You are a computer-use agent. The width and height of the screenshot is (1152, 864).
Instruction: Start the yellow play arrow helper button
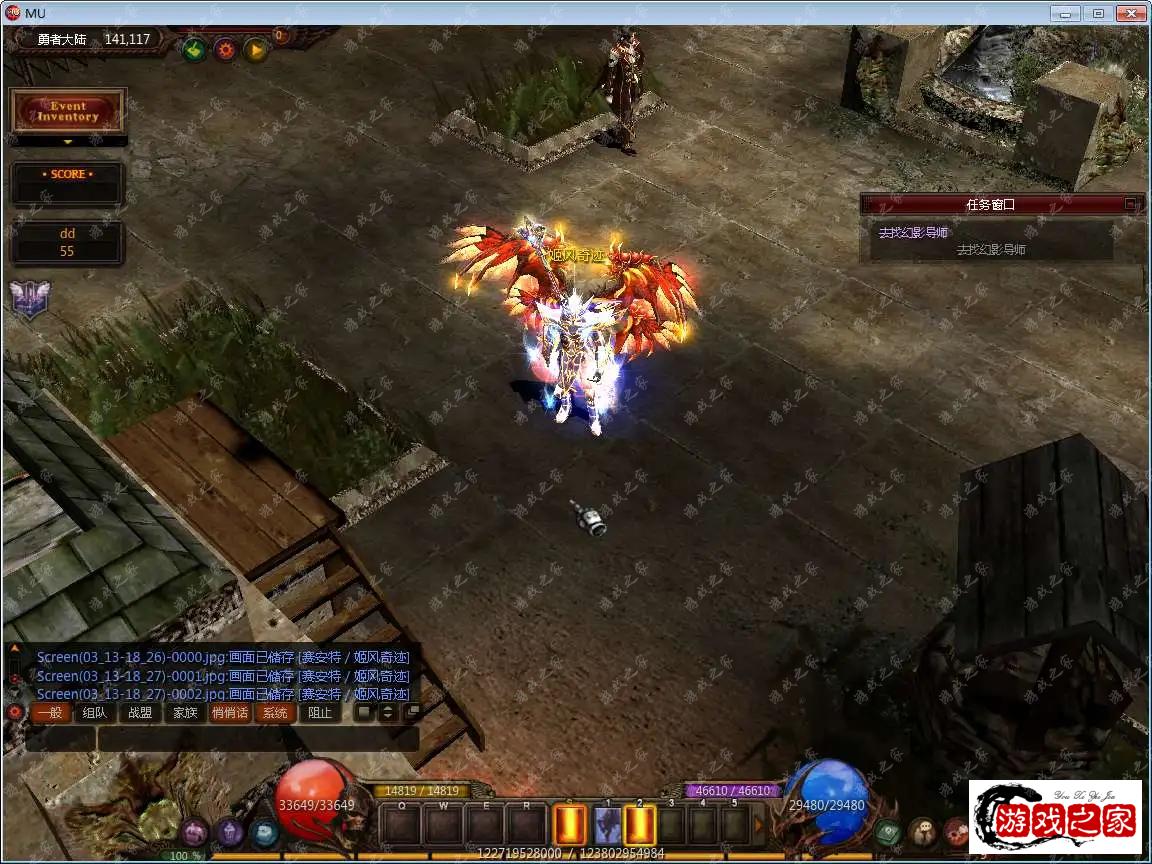click(x=256, y=49)
